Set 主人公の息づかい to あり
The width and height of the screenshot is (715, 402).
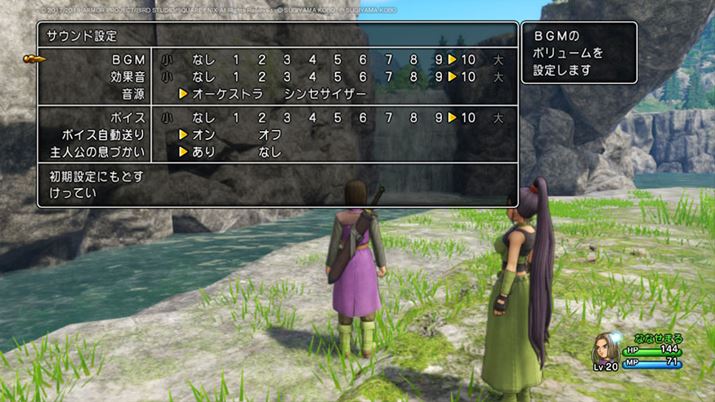tap(204, 152)
